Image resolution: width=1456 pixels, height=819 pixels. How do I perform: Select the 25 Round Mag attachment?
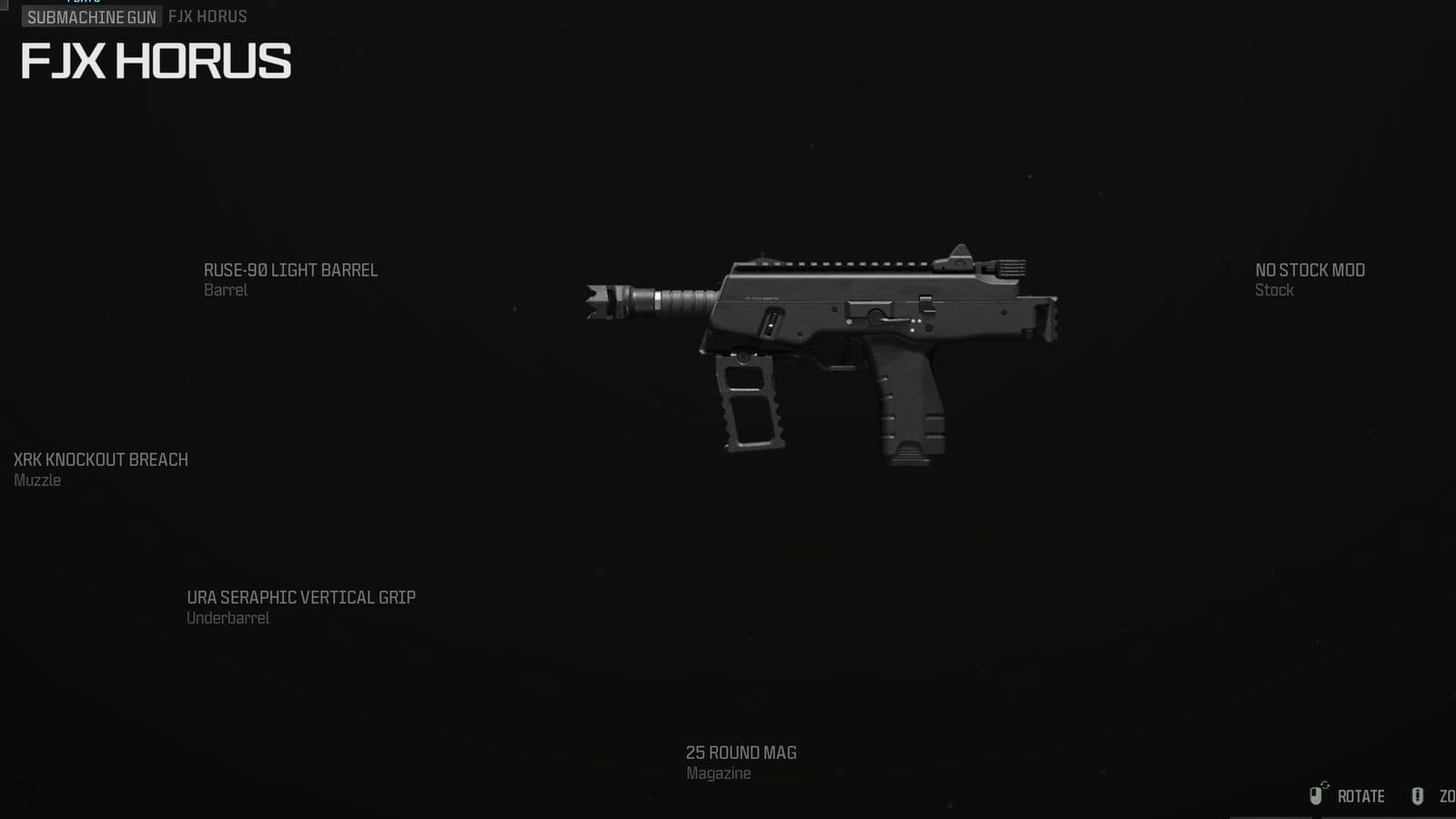point(741,753)
